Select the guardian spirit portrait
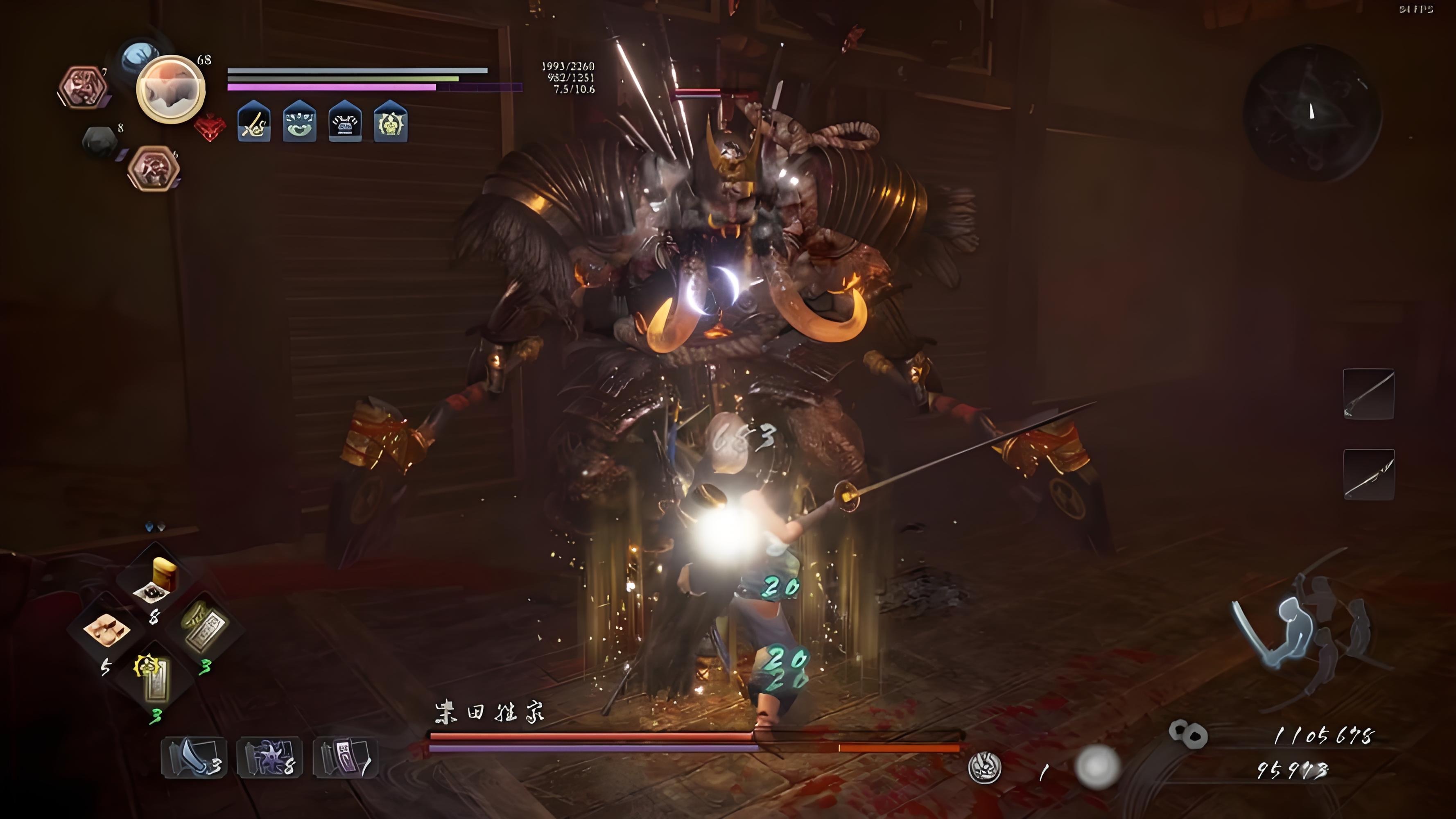1456x819 pixels. (x=171, y=89)
